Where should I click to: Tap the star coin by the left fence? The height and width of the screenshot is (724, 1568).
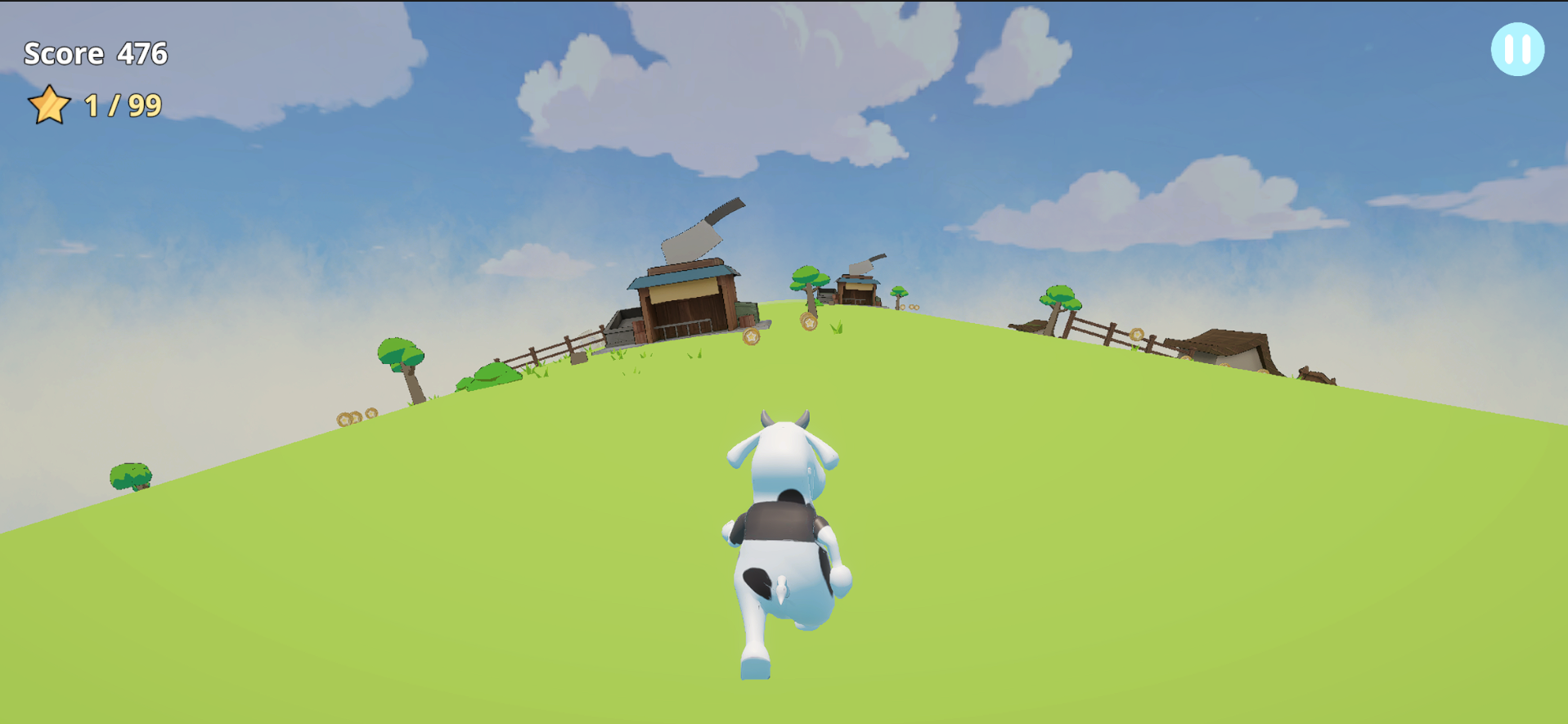[751, 335]
